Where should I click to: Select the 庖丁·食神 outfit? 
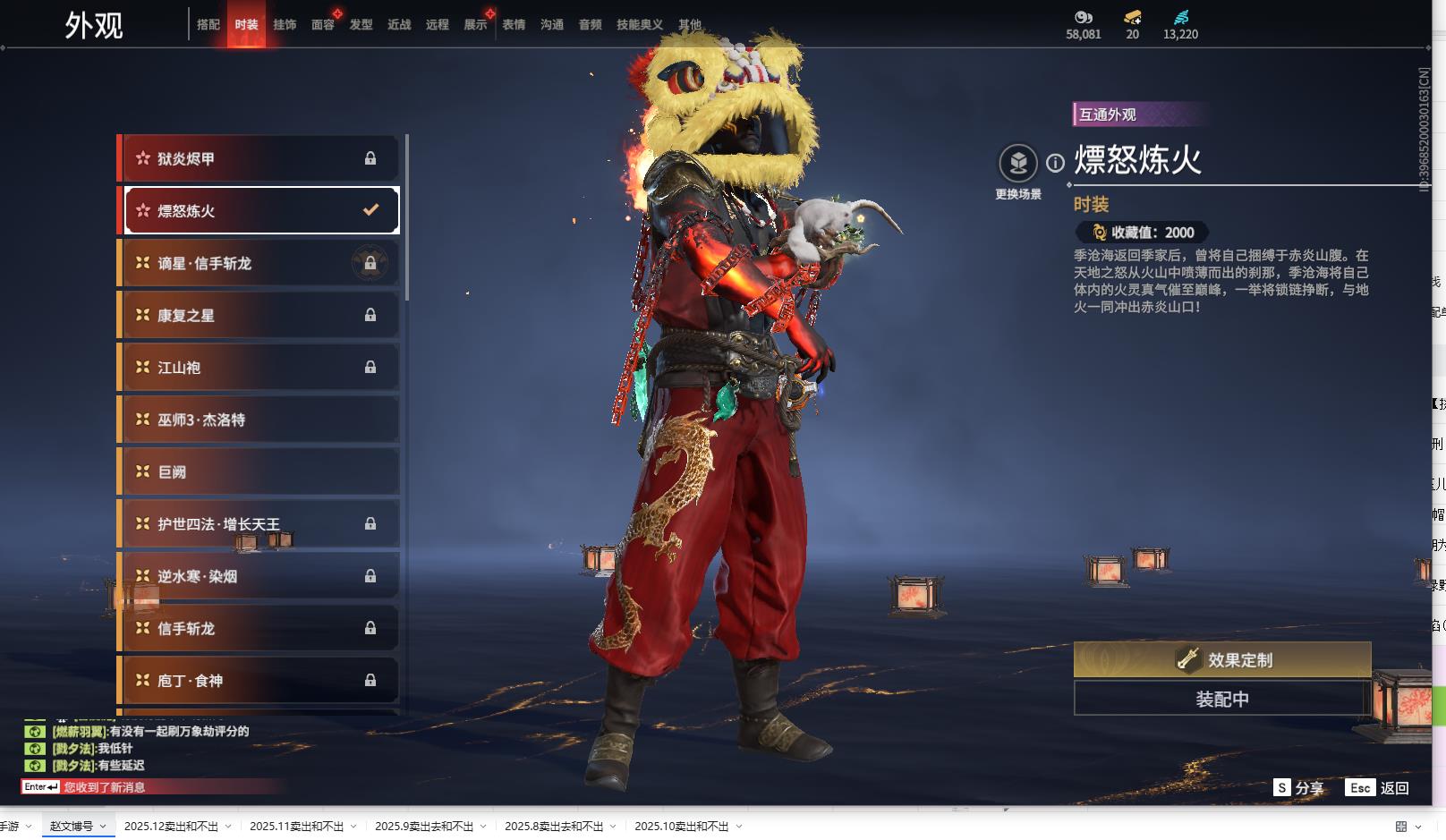click(259, 681)
